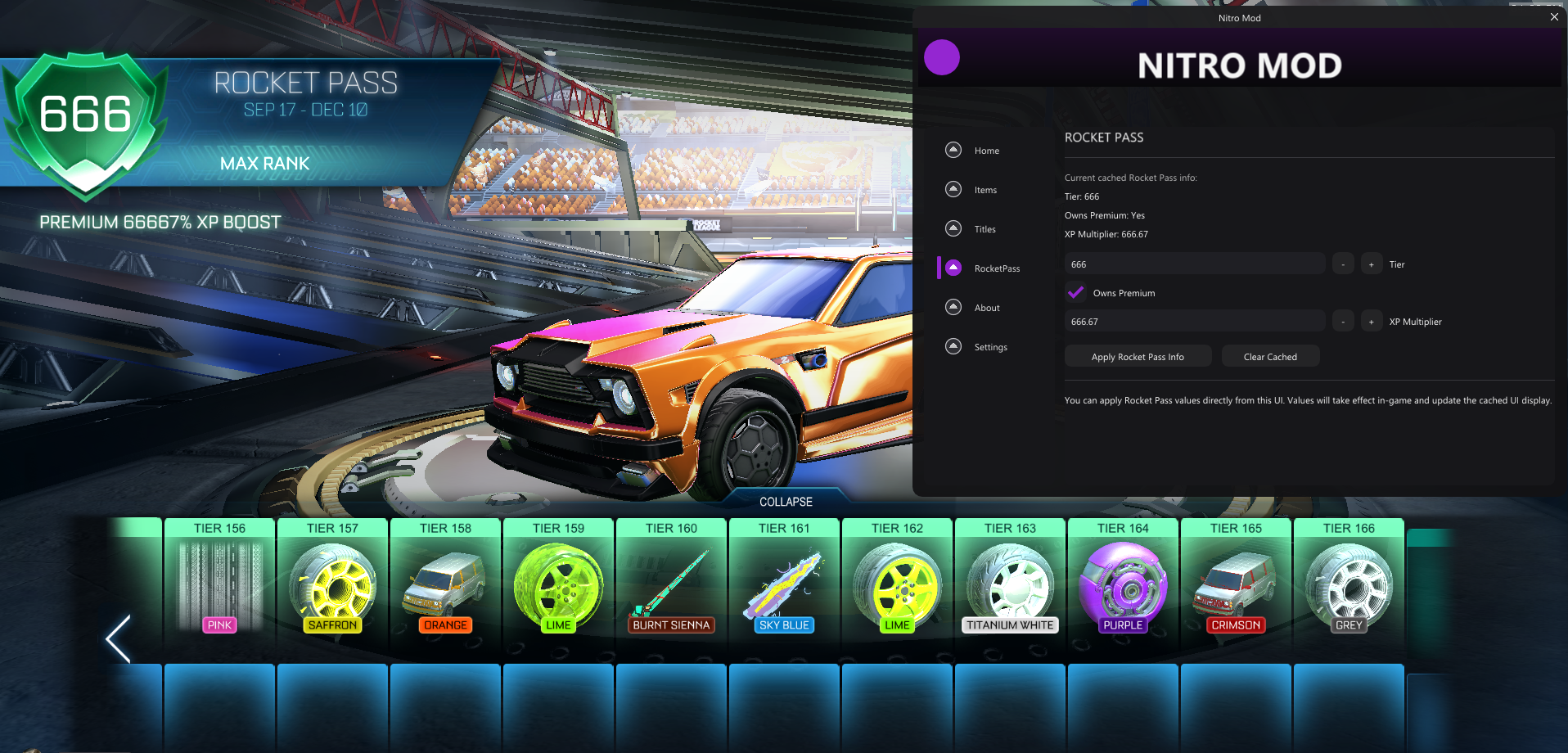1568x753 pixels.
Task: Click the Titles sidebar icon
Action: pyautogui.click(x=953, y=228)
